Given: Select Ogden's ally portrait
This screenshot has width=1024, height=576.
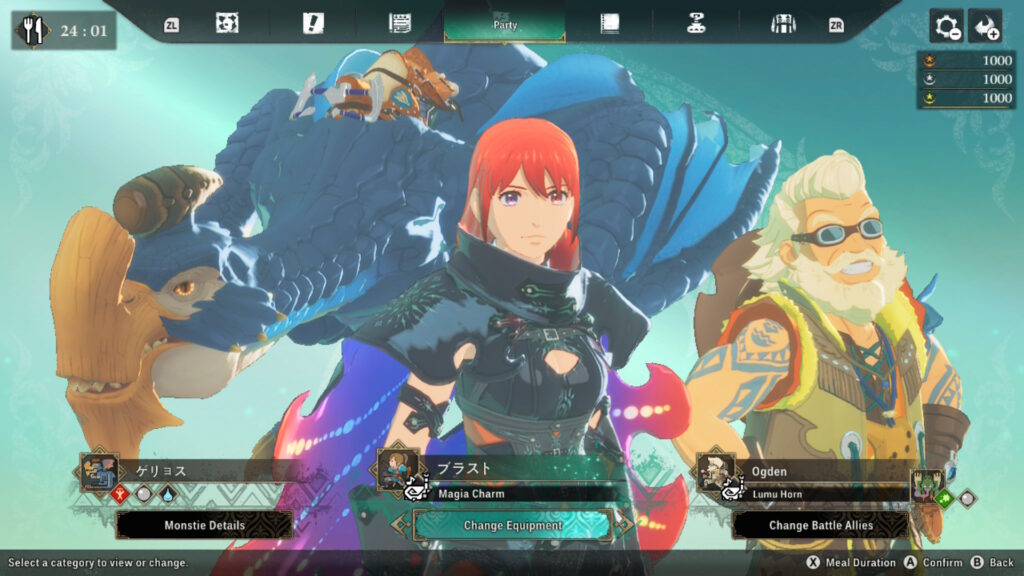Looking at the screenshot, I should pyautogui.click(x=715, y=470).
